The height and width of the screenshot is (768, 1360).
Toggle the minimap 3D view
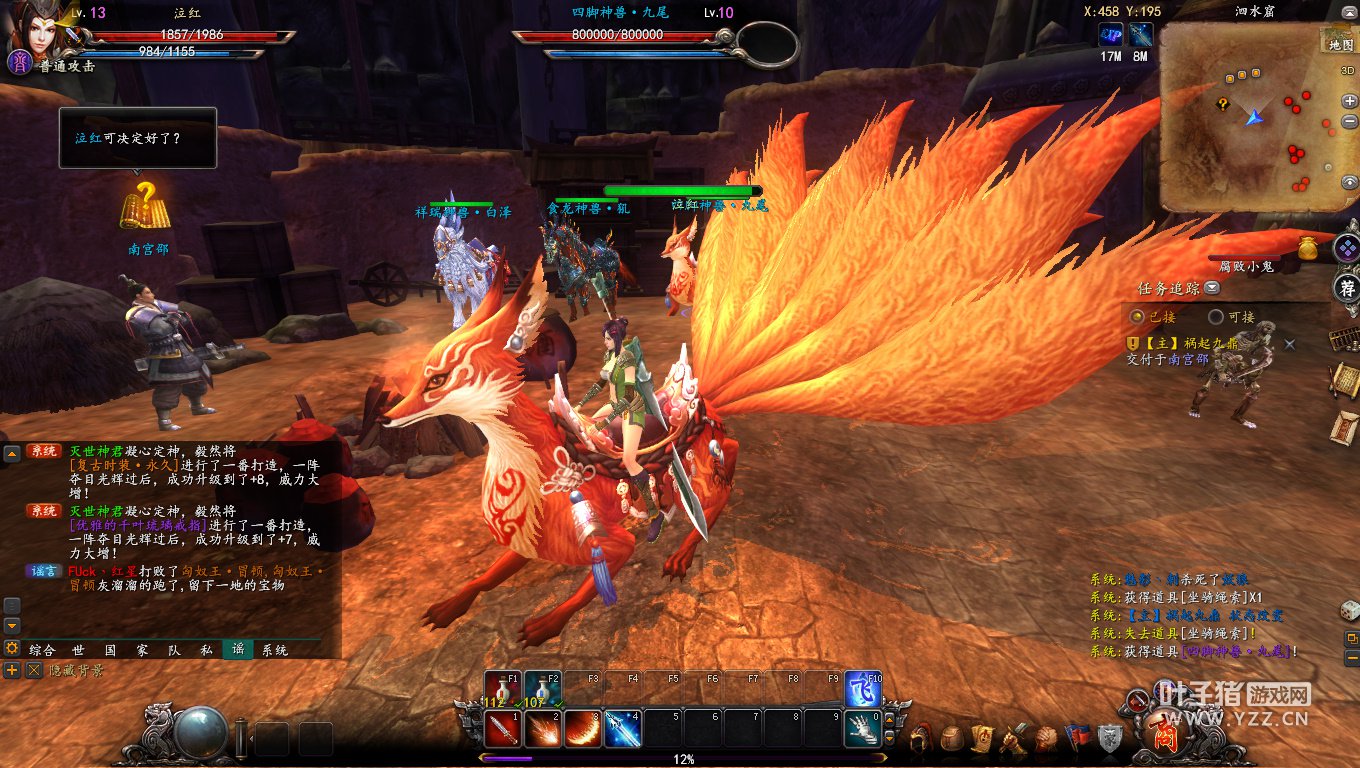pos(1348,71)
